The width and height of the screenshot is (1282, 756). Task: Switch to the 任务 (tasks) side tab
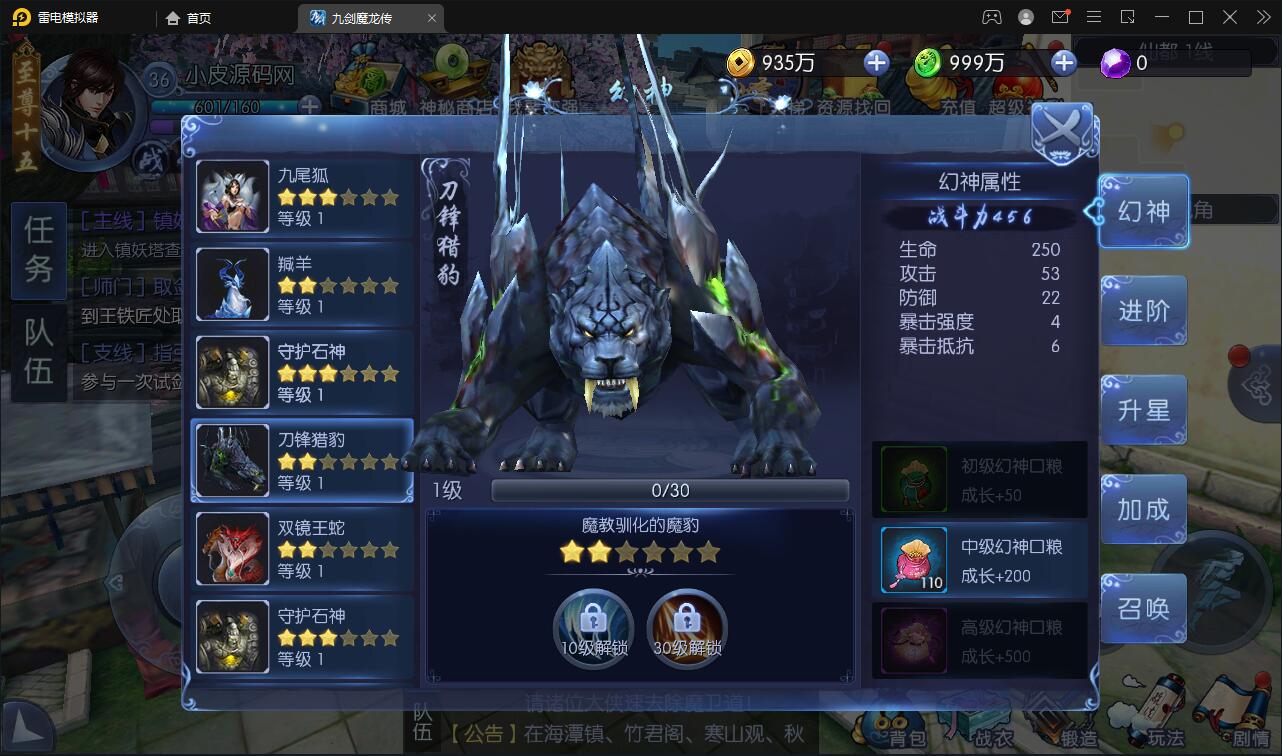(38, 251)
